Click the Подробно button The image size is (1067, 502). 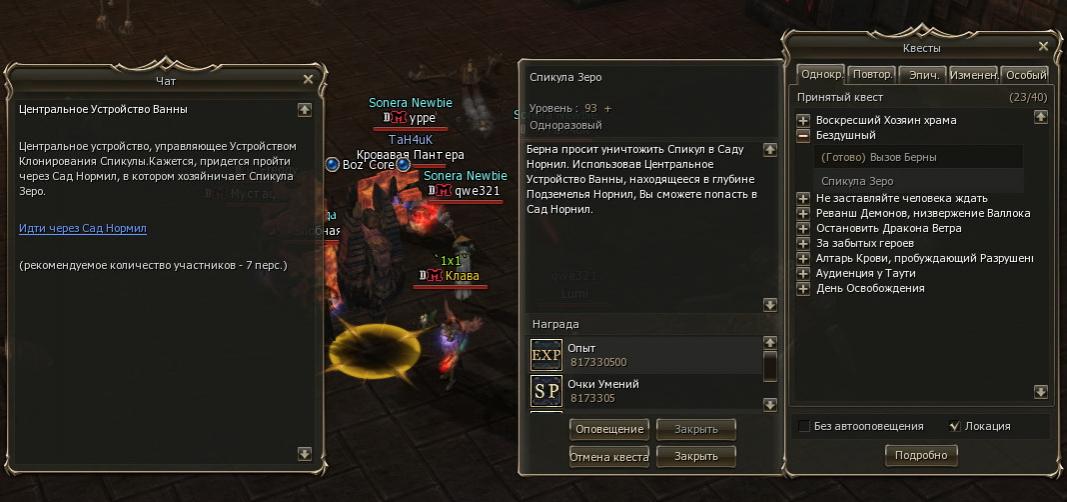pyautogui.click(x=921, y=455)
